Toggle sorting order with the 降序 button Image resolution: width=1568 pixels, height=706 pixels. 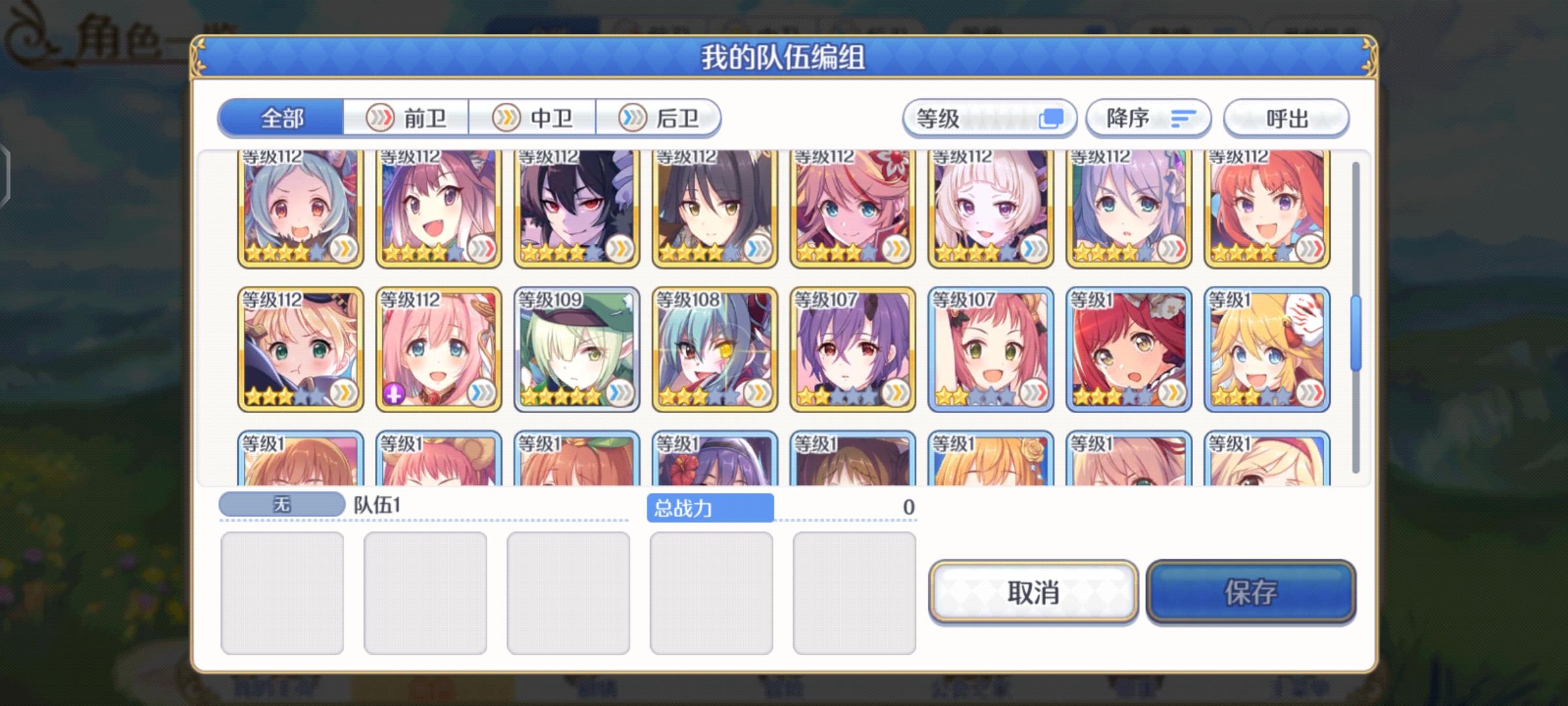pos(1148,118)
